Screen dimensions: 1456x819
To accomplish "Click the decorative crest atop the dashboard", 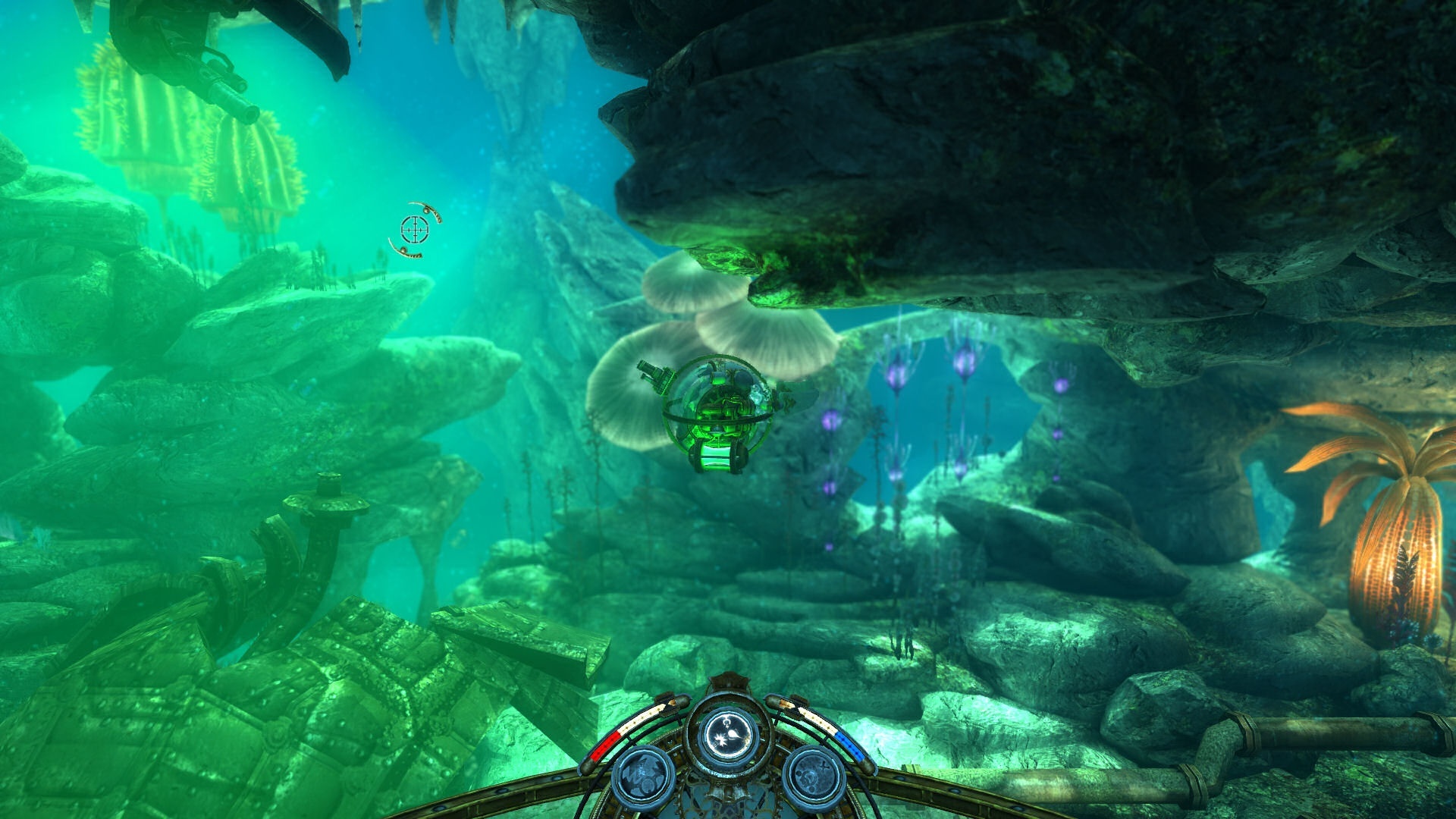I will [x=730, y=681].
